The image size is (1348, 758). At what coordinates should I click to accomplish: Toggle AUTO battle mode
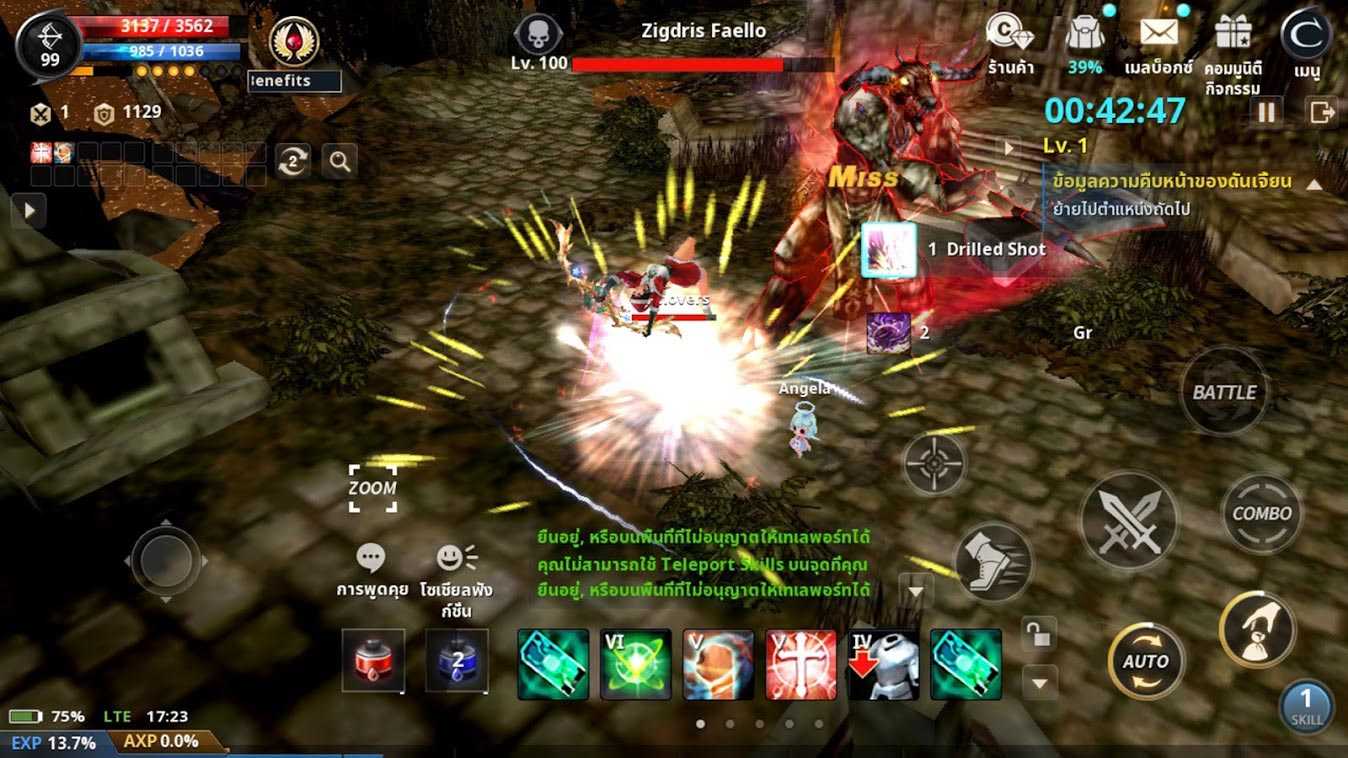pyautogui.click(x=1146, y=661)
